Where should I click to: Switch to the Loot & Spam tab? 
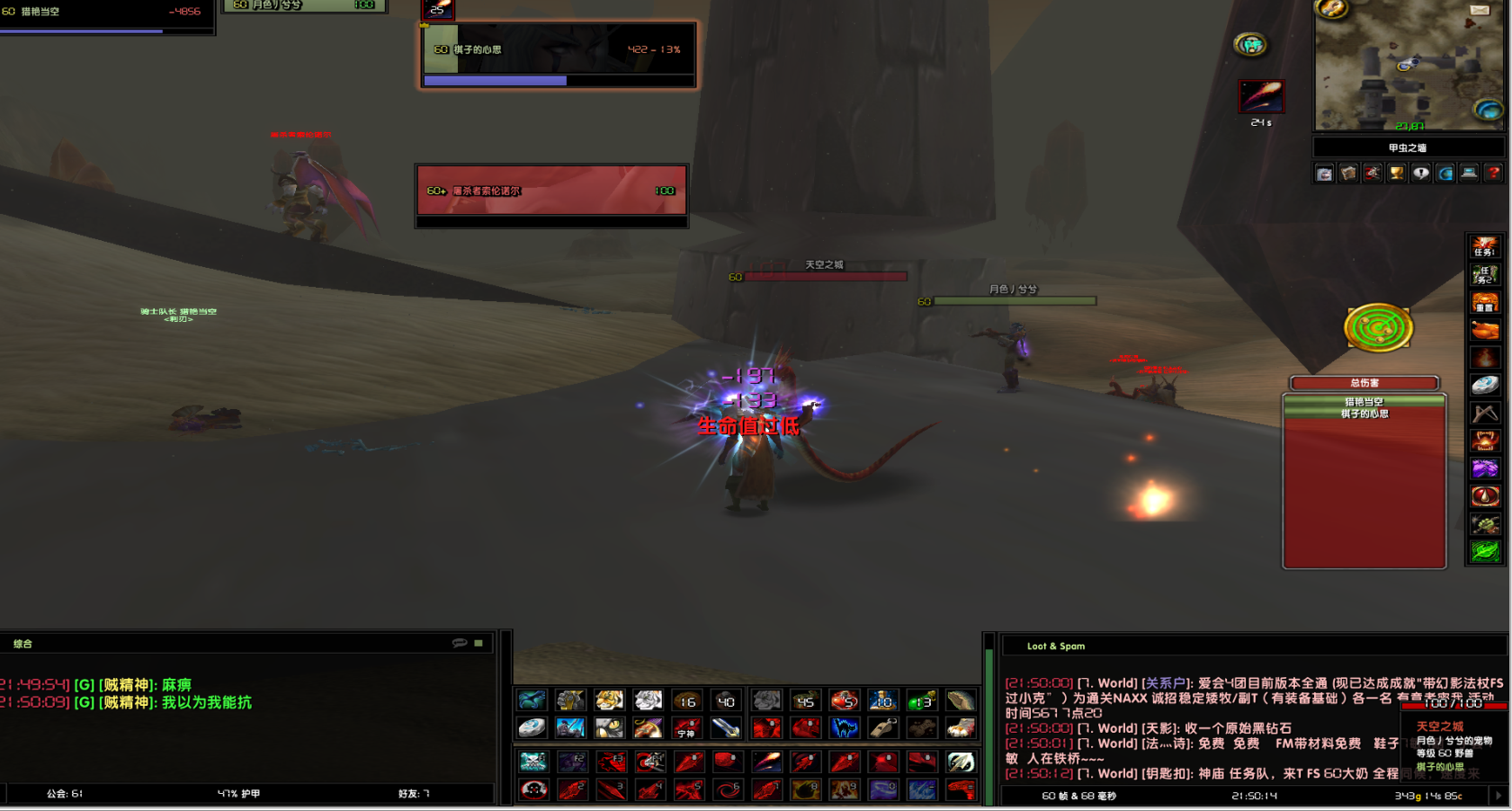click(1055, 646)
